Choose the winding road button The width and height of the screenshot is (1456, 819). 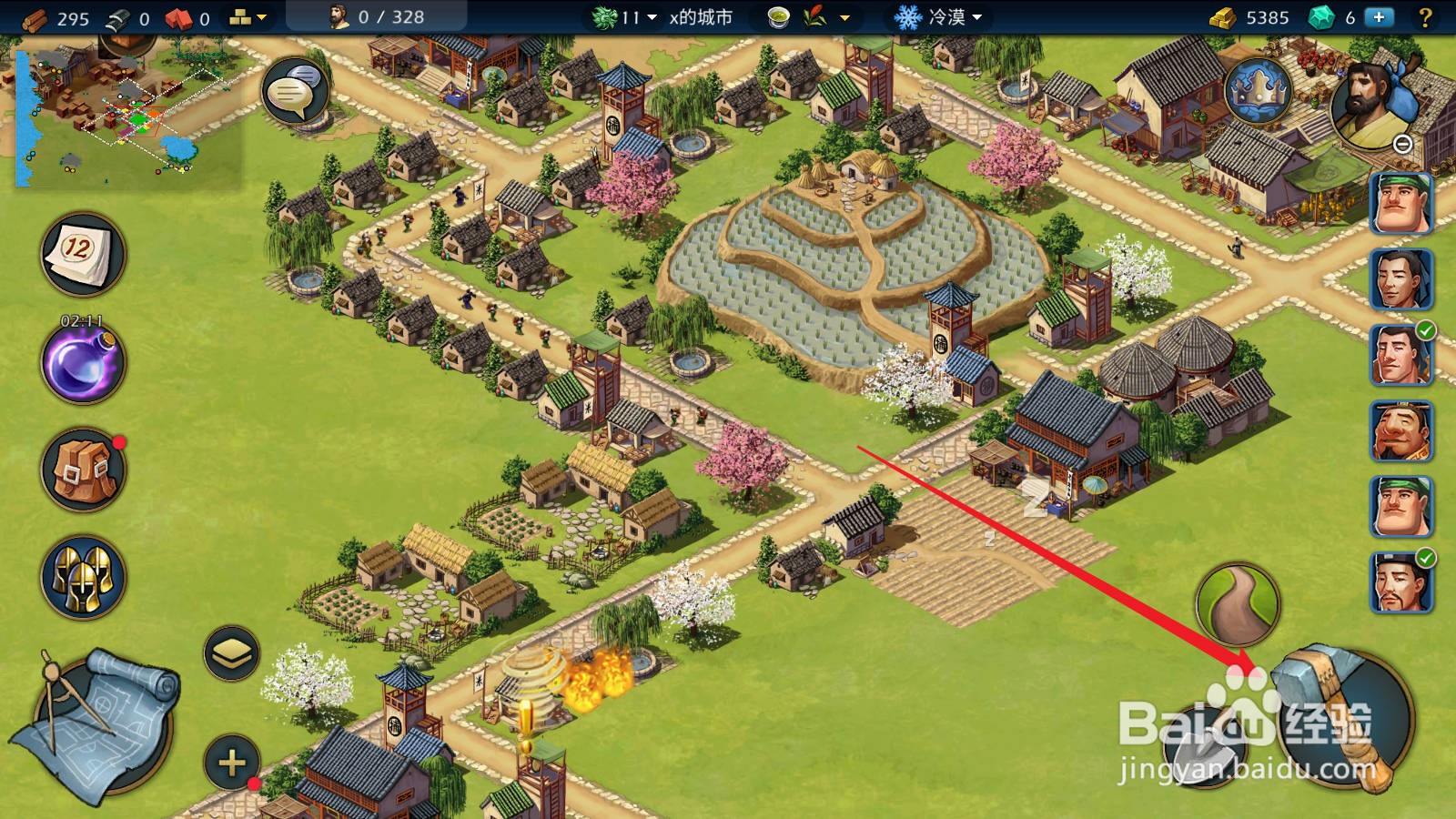[1238, 605]
